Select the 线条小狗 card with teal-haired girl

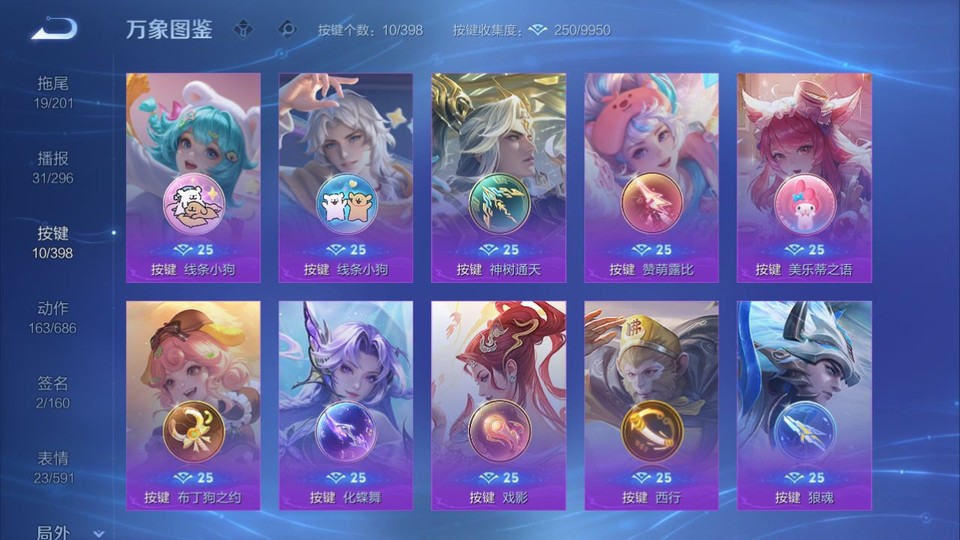pyautogui.click(x=193, y=177)
